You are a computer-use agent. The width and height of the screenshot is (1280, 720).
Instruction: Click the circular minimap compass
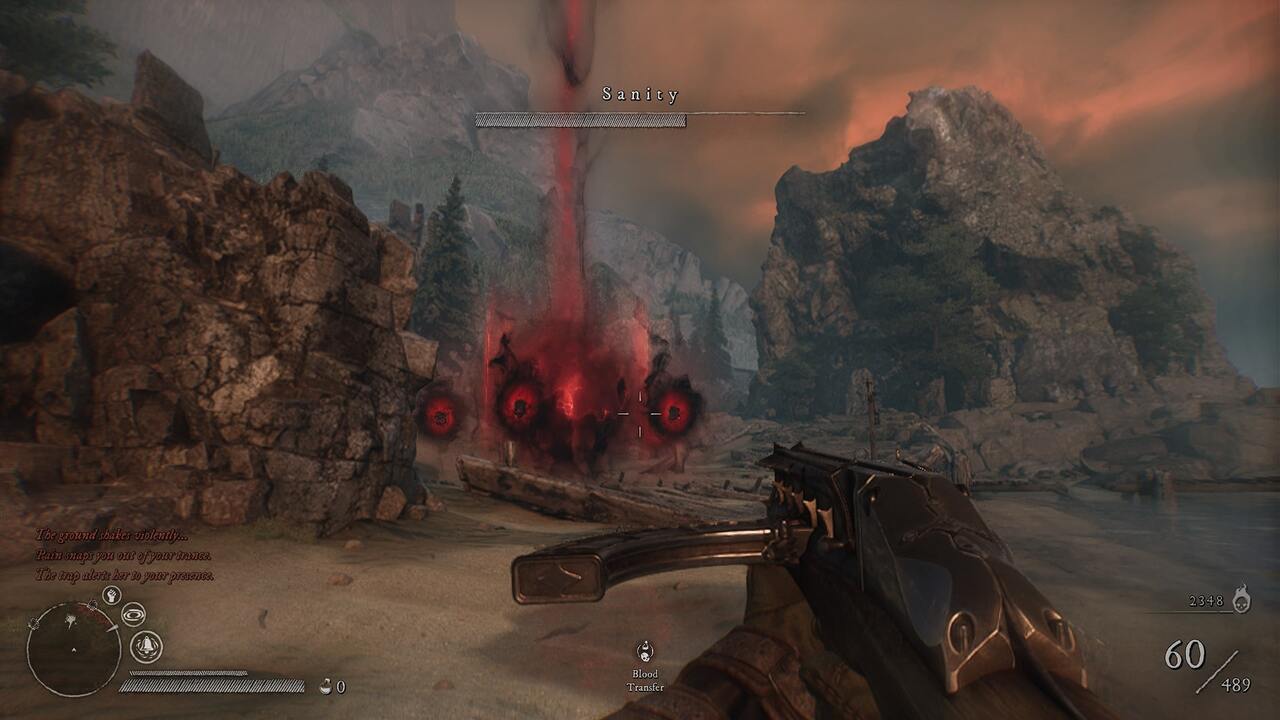pyautogui.click(x=74, y=648)
